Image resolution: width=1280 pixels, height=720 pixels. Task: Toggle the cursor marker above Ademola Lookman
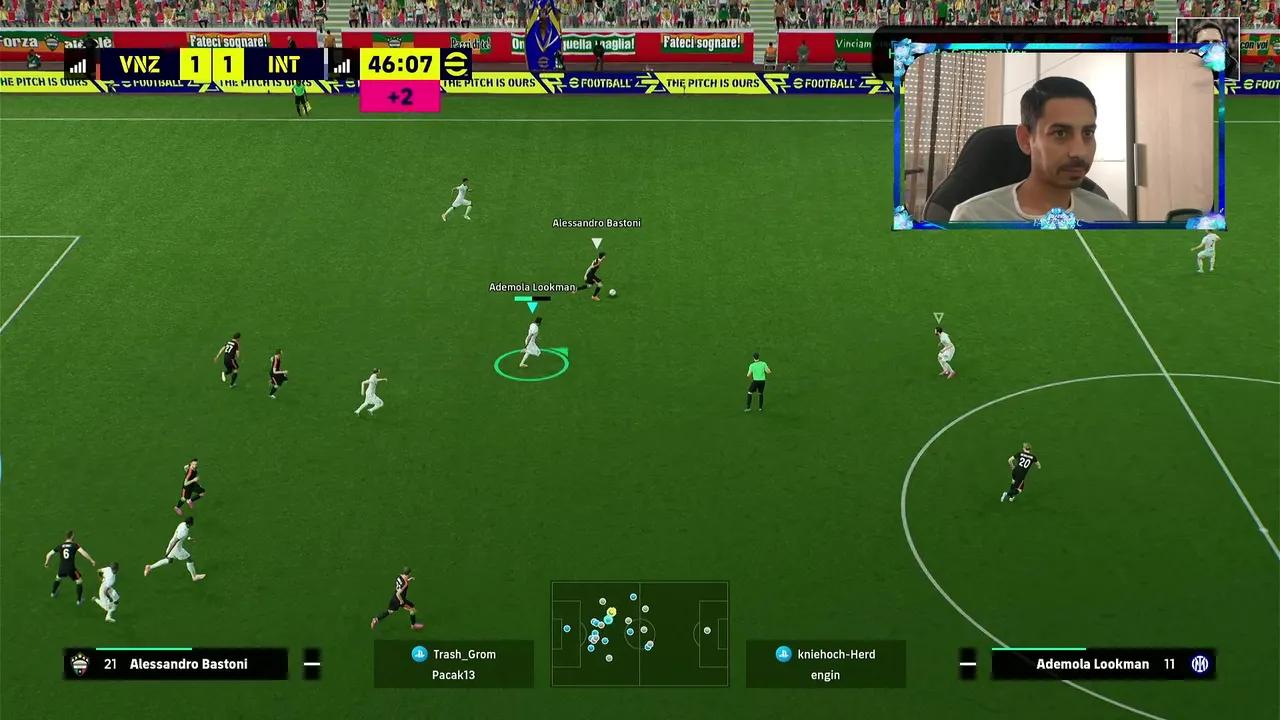coord(531,305)
